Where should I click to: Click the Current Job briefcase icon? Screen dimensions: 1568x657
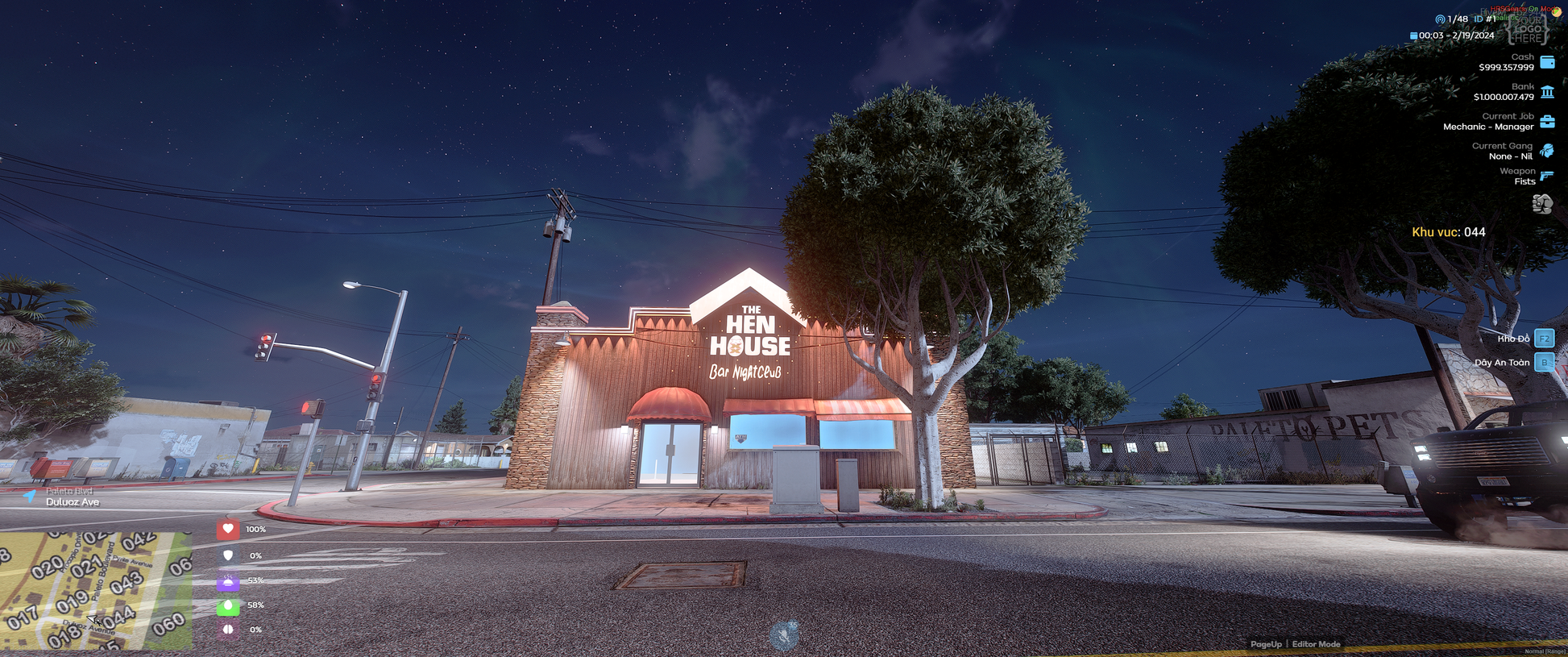[x=1547, y=122]
